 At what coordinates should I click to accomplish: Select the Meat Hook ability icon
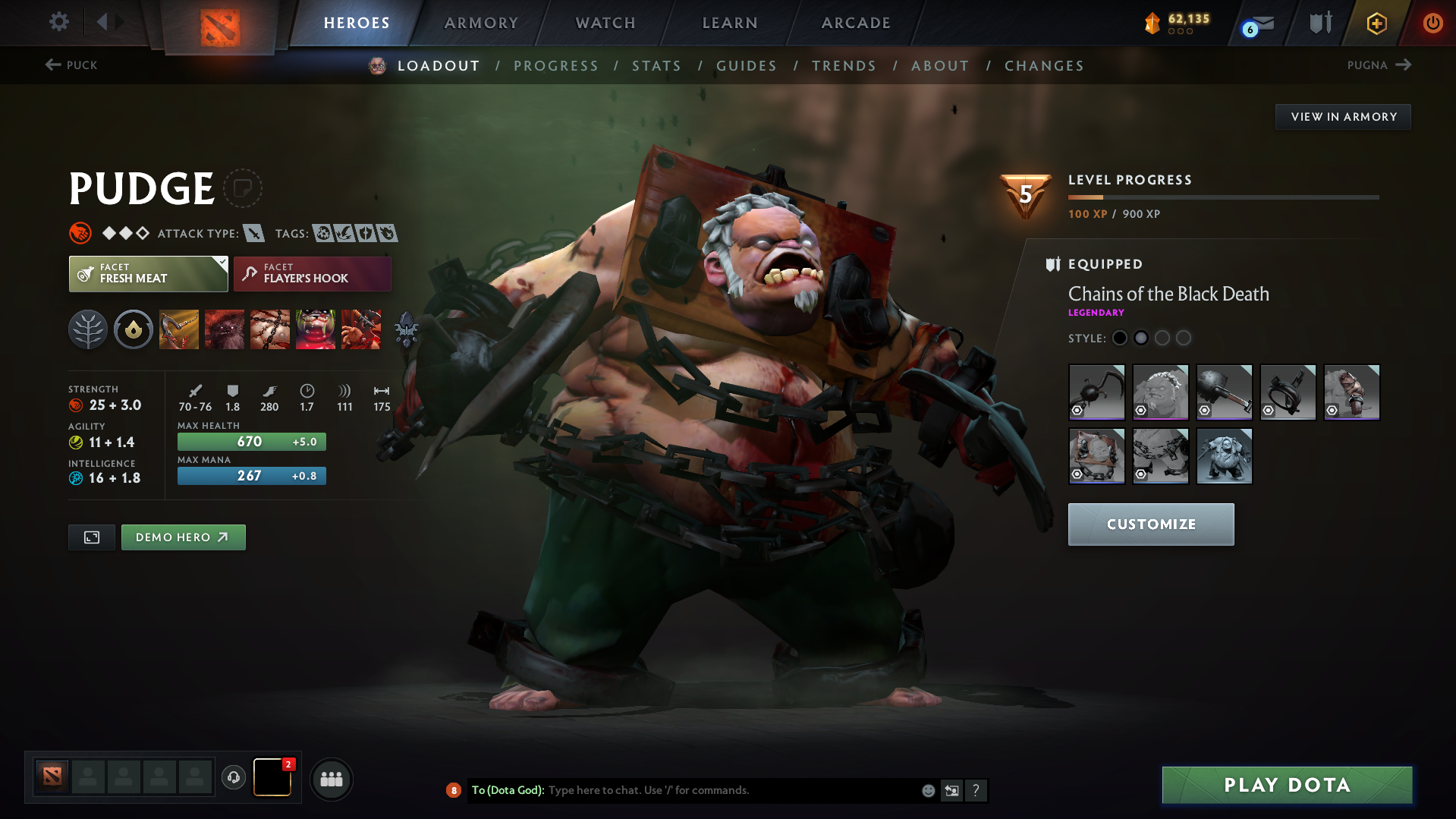click(x=179, y=329)
